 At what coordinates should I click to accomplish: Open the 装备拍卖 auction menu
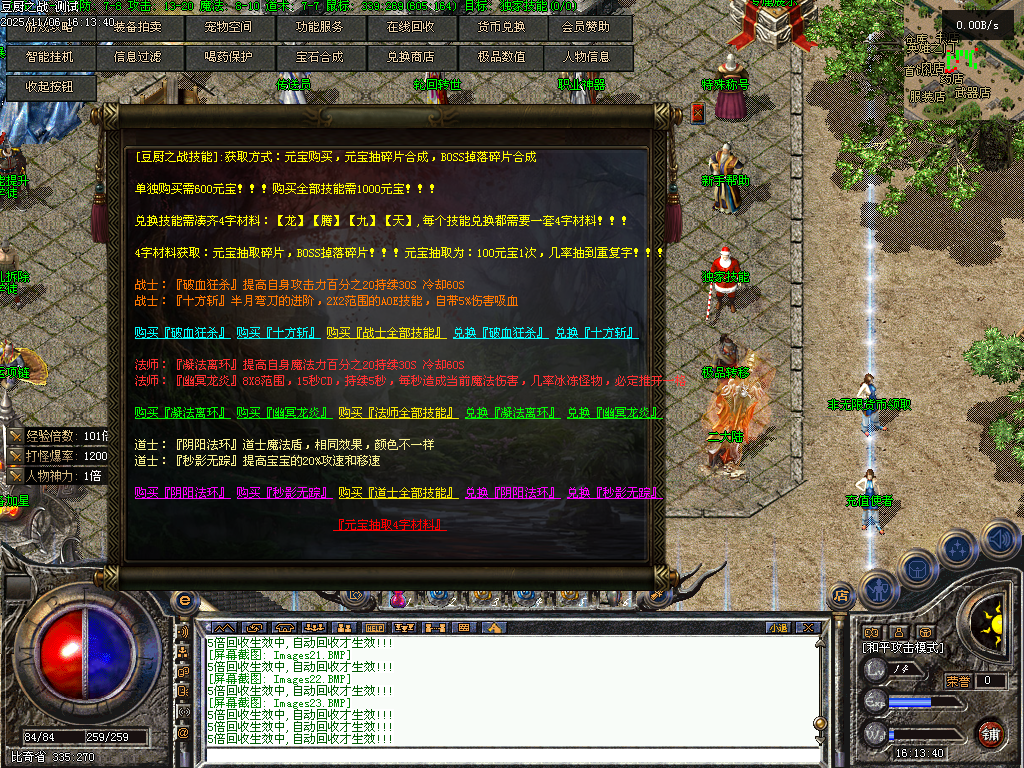point(138,27)
